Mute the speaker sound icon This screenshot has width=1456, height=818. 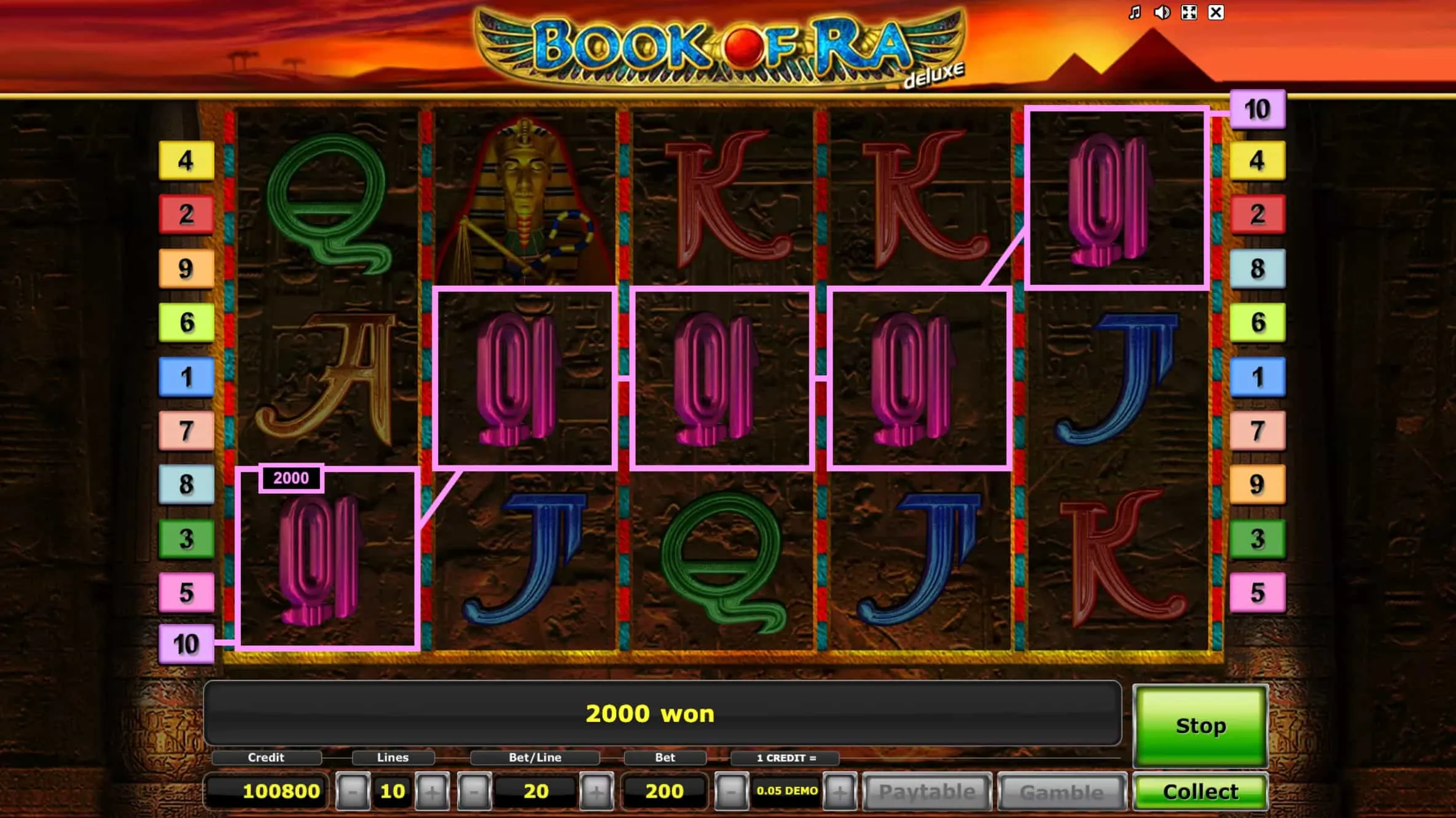coord(1162,12)
